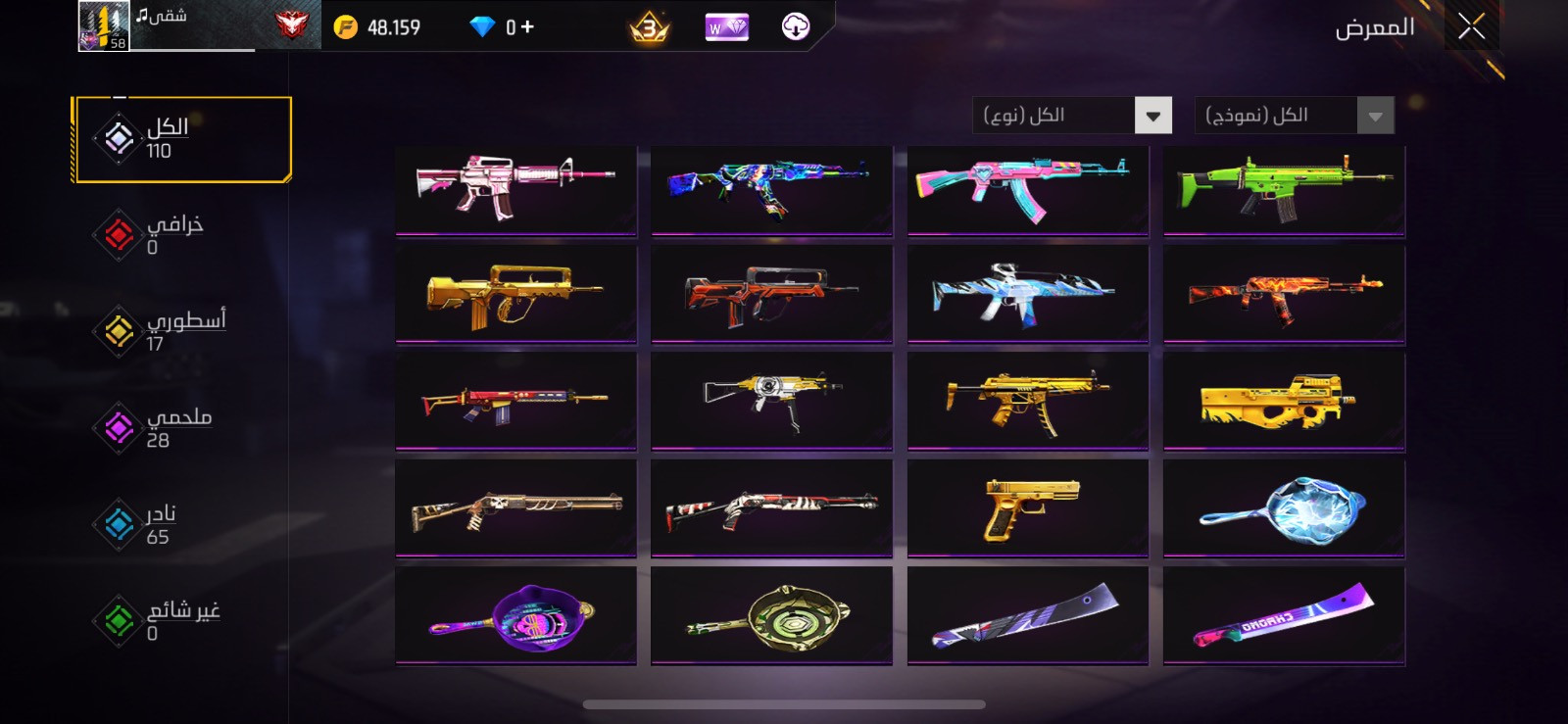Close the gallery with the X button

click(1471, 26)
